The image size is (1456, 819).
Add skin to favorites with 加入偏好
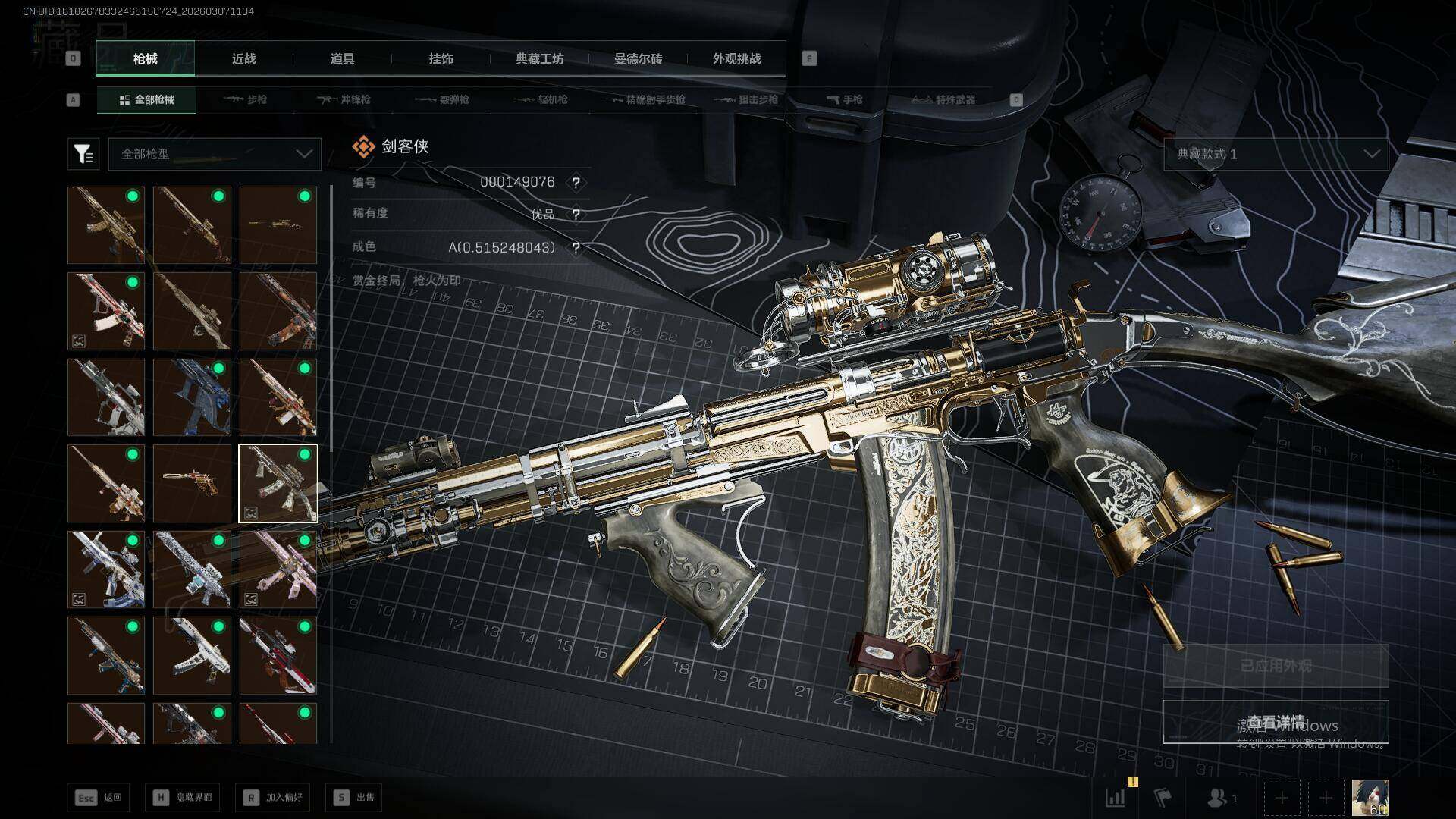click(x=273, y=797)
